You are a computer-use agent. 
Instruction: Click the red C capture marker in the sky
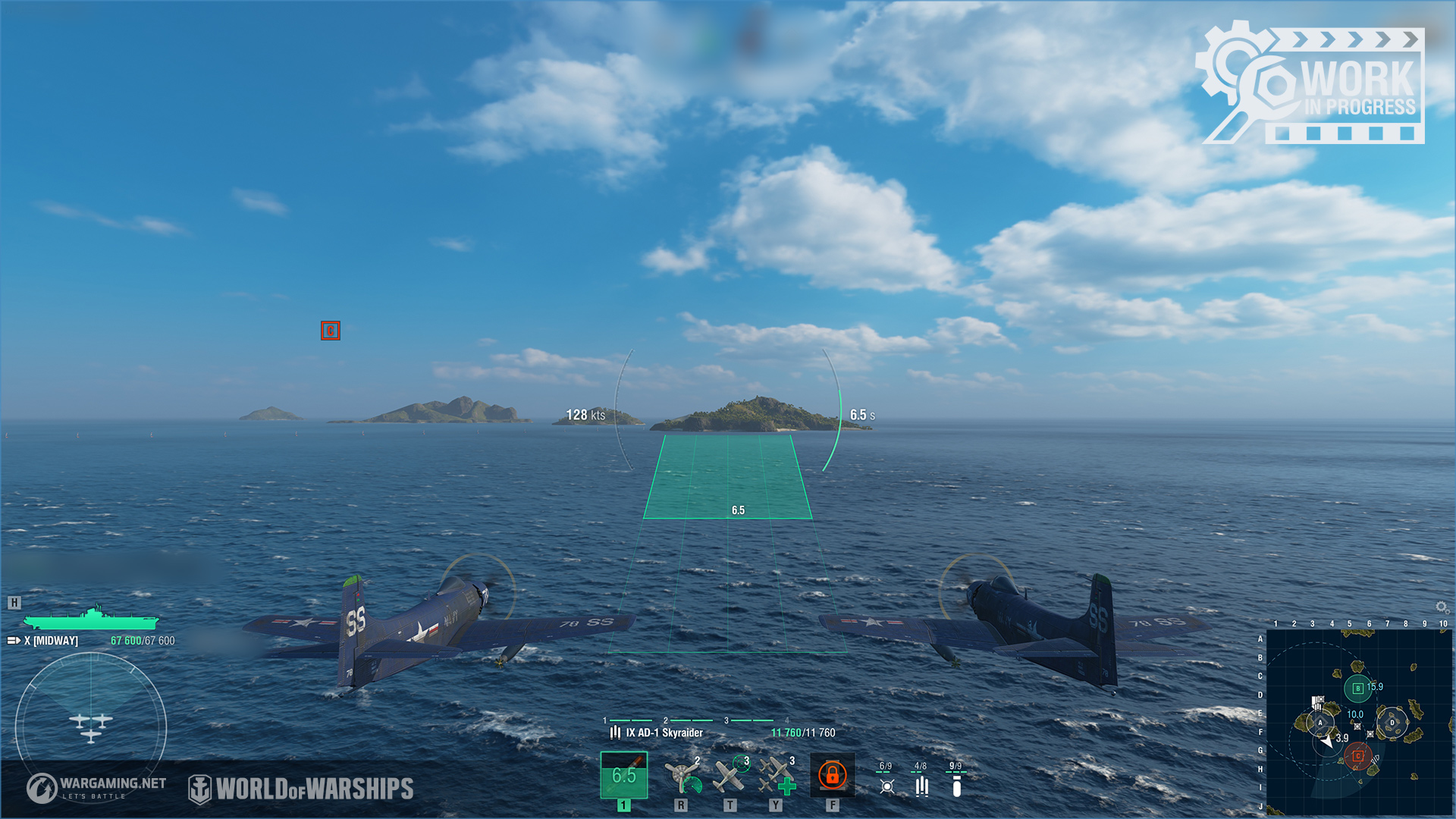click(x=330, y=331)
